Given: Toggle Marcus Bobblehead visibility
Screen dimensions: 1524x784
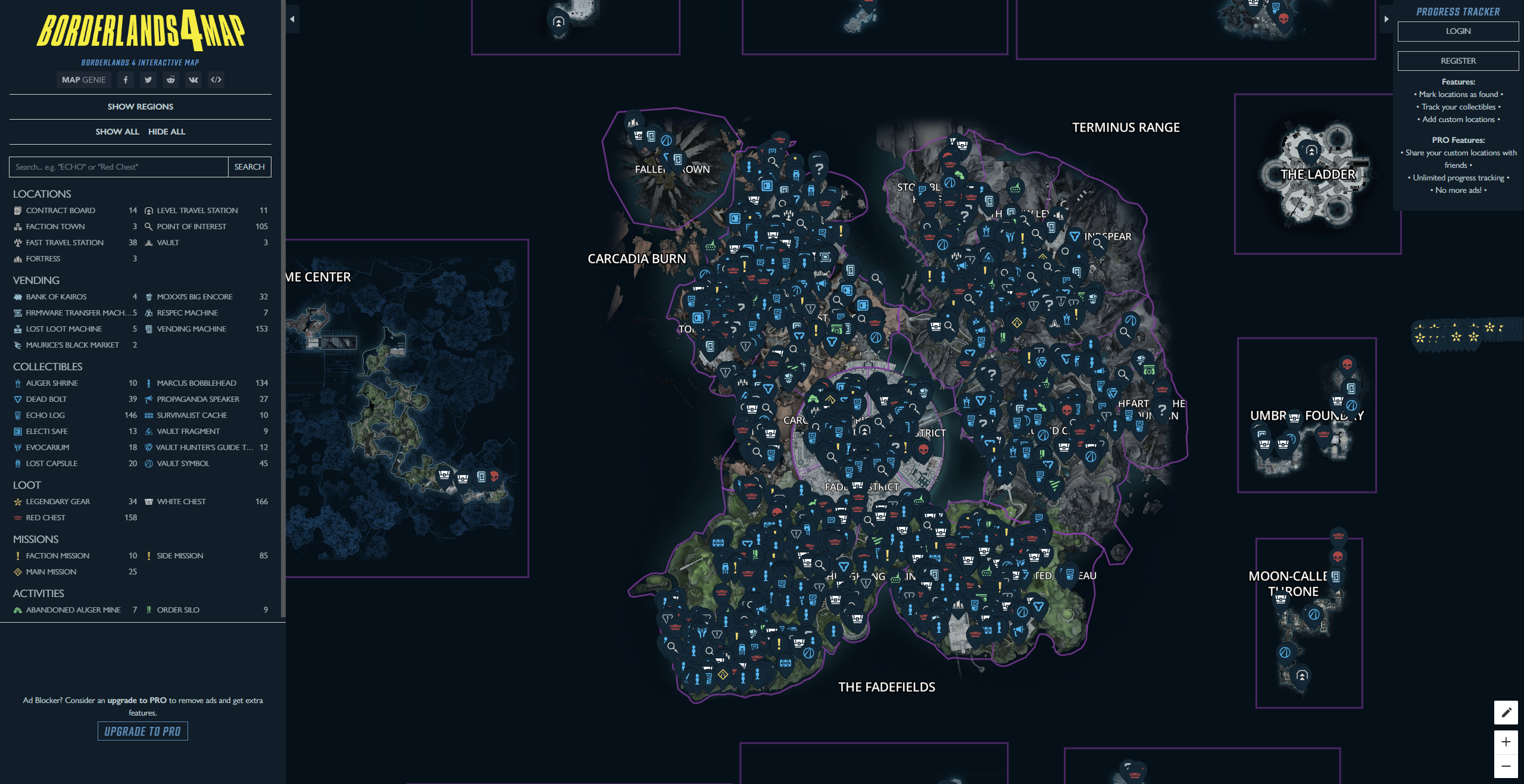Looking at the screenshot, I should pos(148,383).
